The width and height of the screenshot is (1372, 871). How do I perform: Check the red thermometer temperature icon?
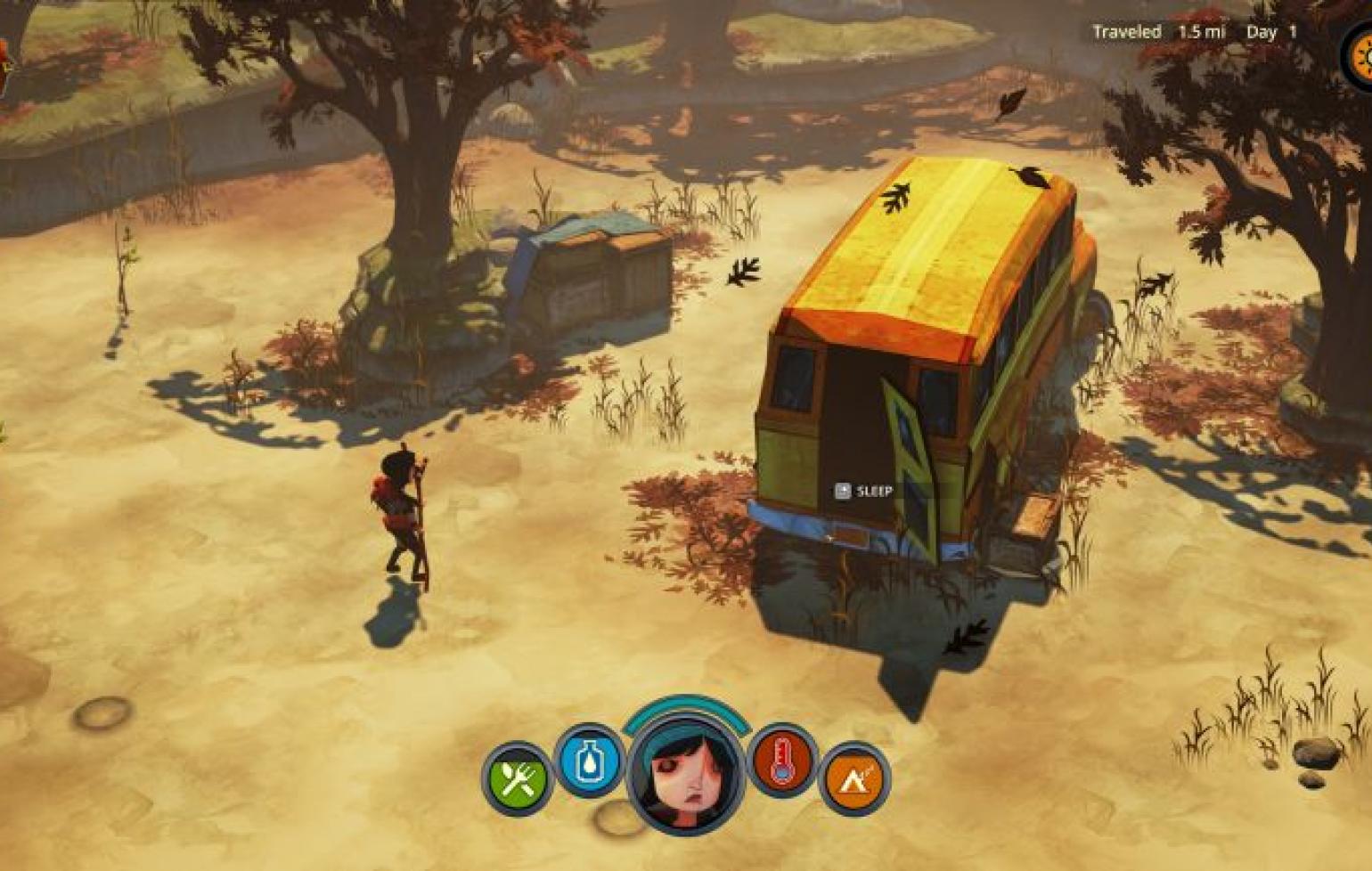(782, 761)
